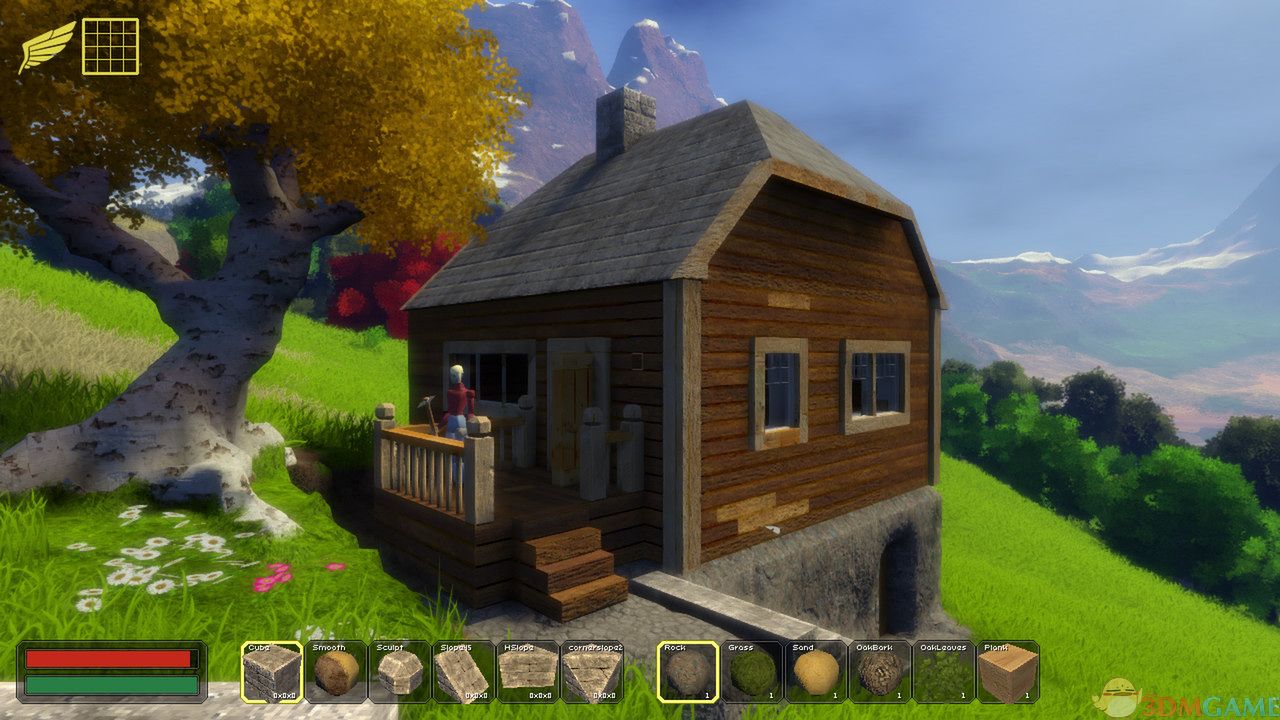Select the cornerslope2 shape slot
Viewport: 1280px width, 720px height.
(x=590, y=671)
